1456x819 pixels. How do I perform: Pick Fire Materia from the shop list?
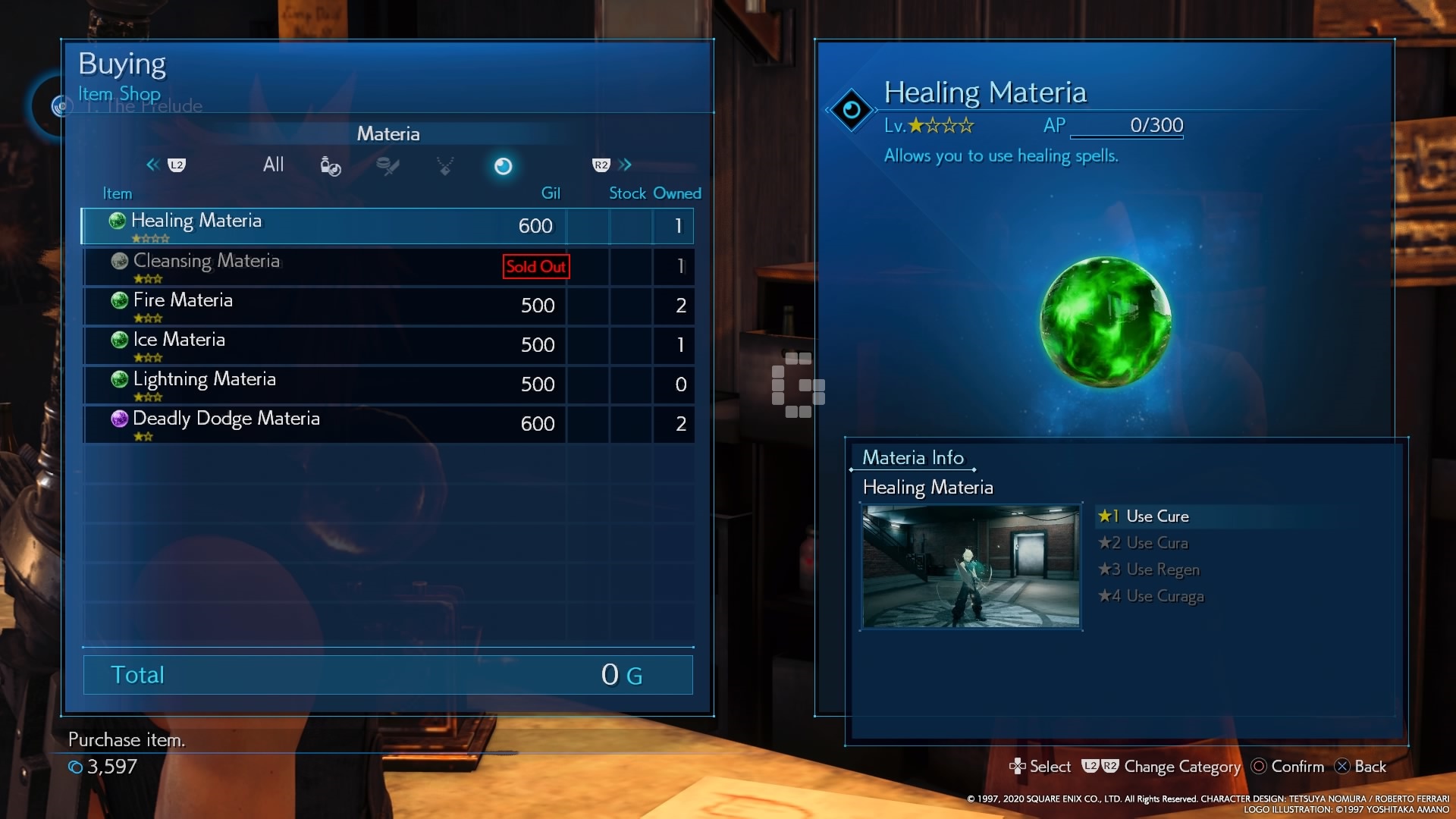[387, 306]
